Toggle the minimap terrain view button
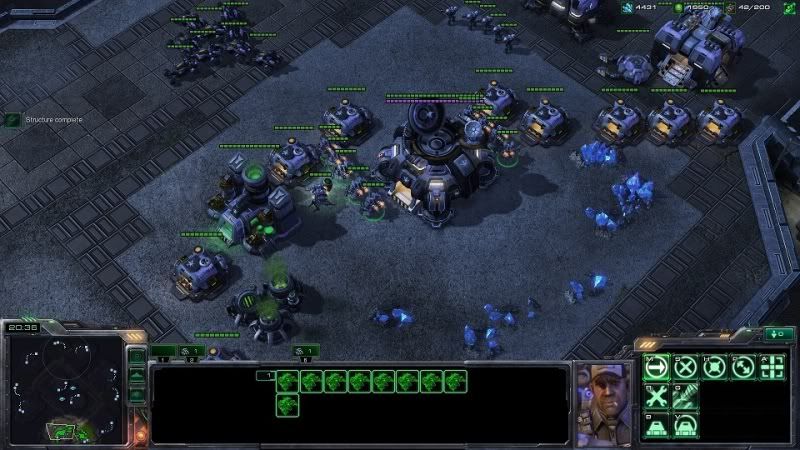 coord(137,377)
